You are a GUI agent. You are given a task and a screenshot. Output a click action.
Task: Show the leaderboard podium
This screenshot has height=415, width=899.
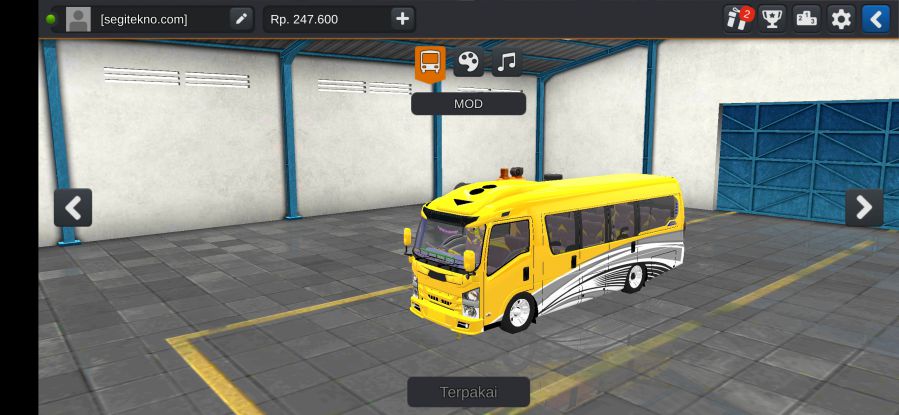806,19
